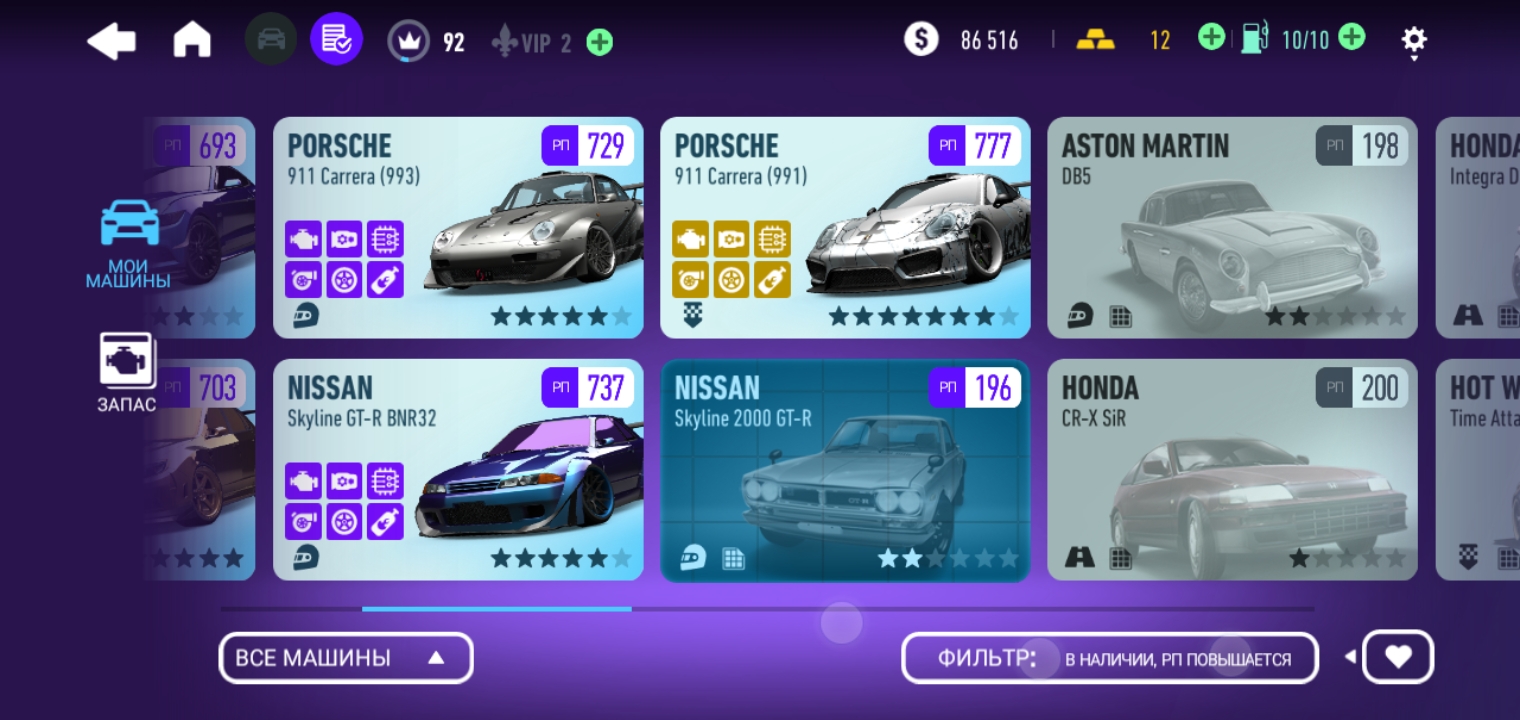Add VIP points with the green plus

point(600,42)
